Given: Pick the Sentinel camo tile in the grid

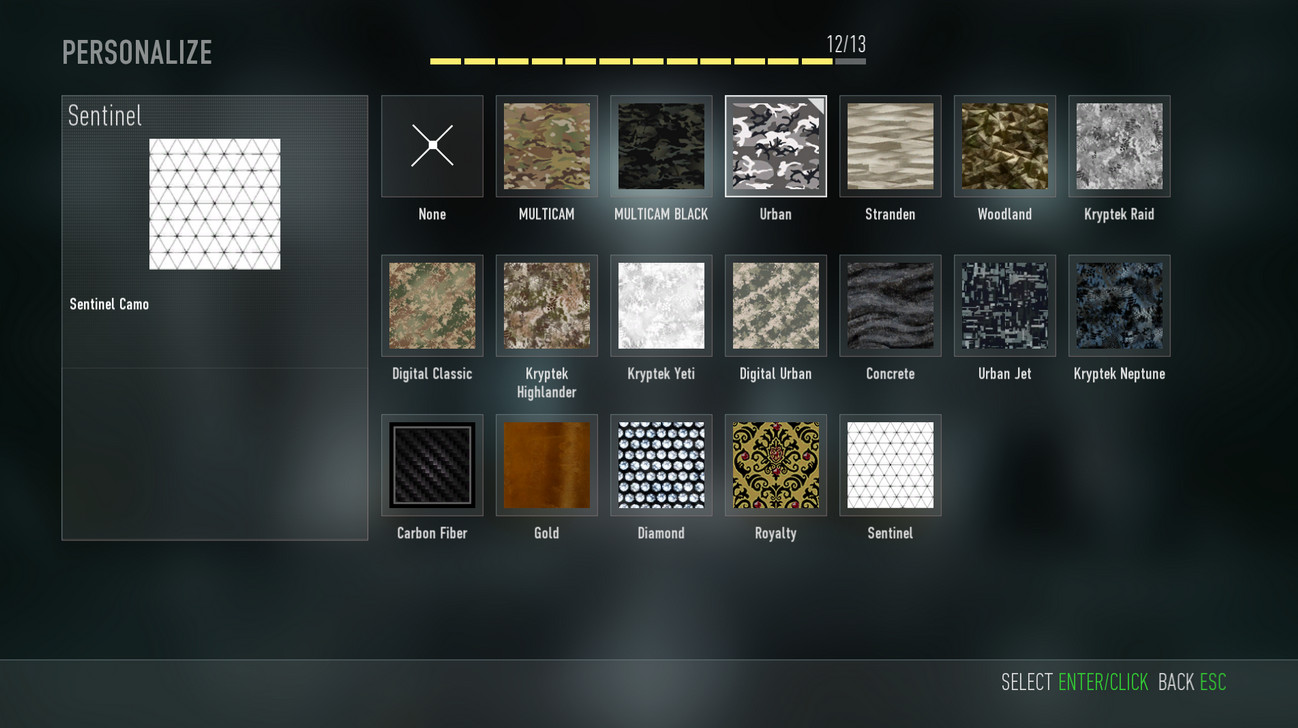Looking at the screenshot, I should [x=890, y=465].
